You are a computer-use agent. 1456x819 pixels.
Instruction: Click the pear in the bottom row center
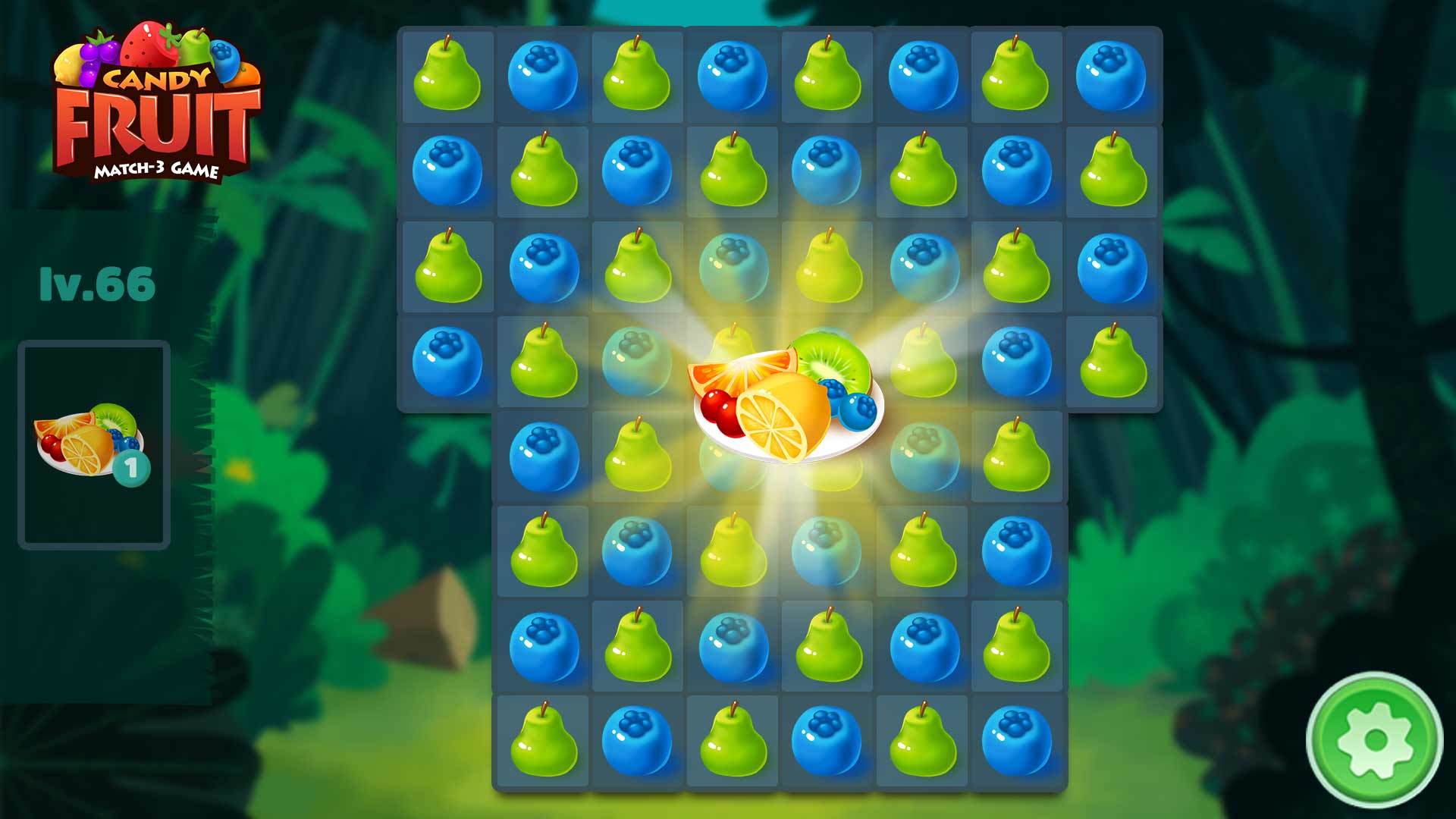point(732,739)
